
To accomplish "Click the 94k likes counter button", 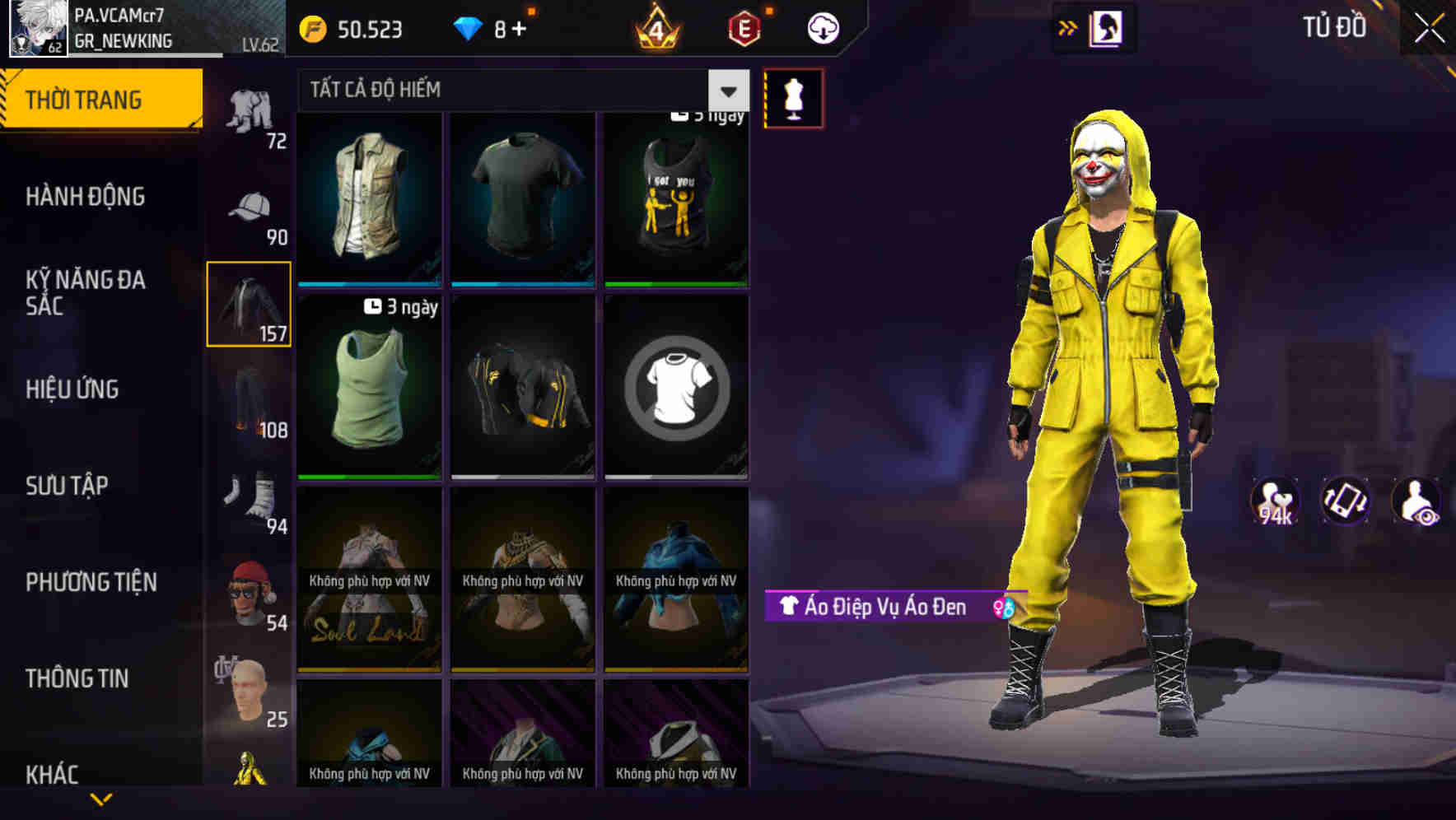I will [1276, 501].
